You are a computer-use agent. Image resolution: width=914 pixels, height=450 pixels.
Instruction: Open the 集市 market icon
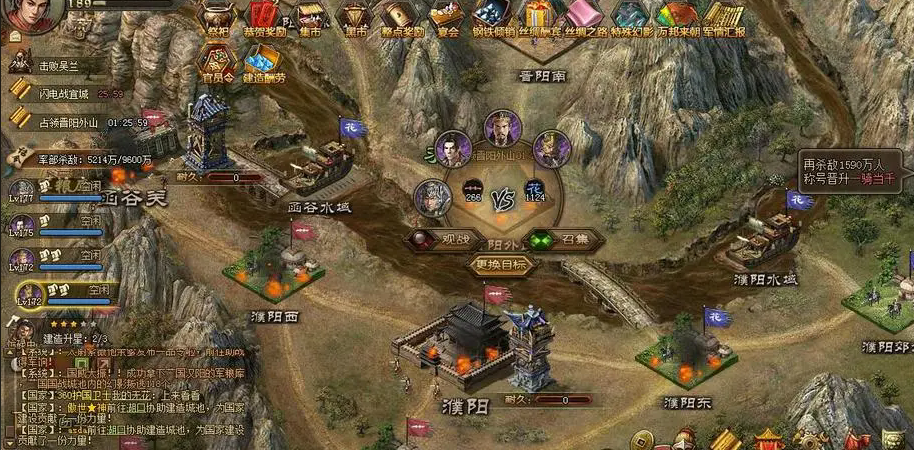[x=309, y=17]
